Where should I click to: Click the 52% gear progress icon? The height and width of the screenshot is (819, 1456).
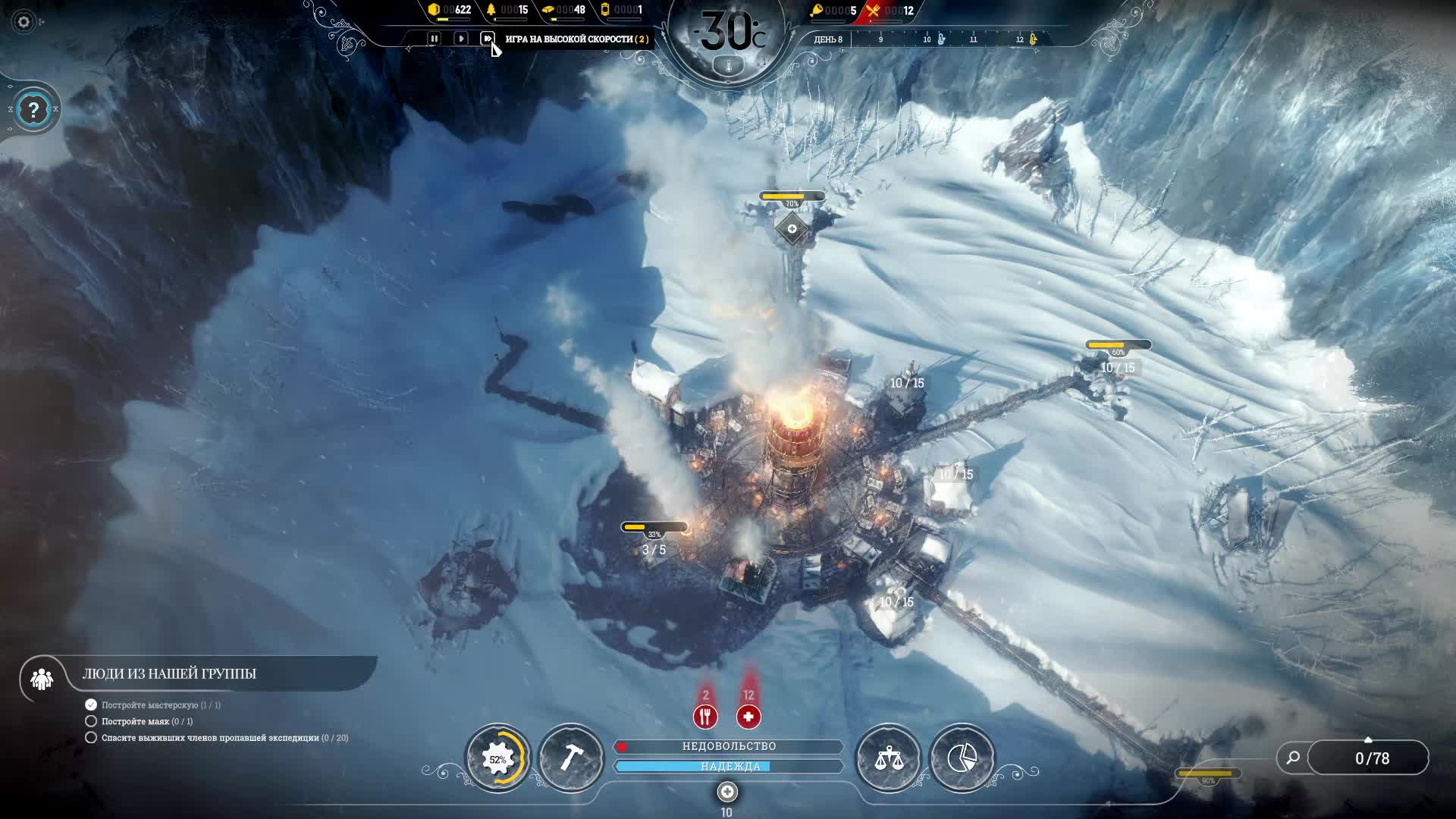coord(498,758)
